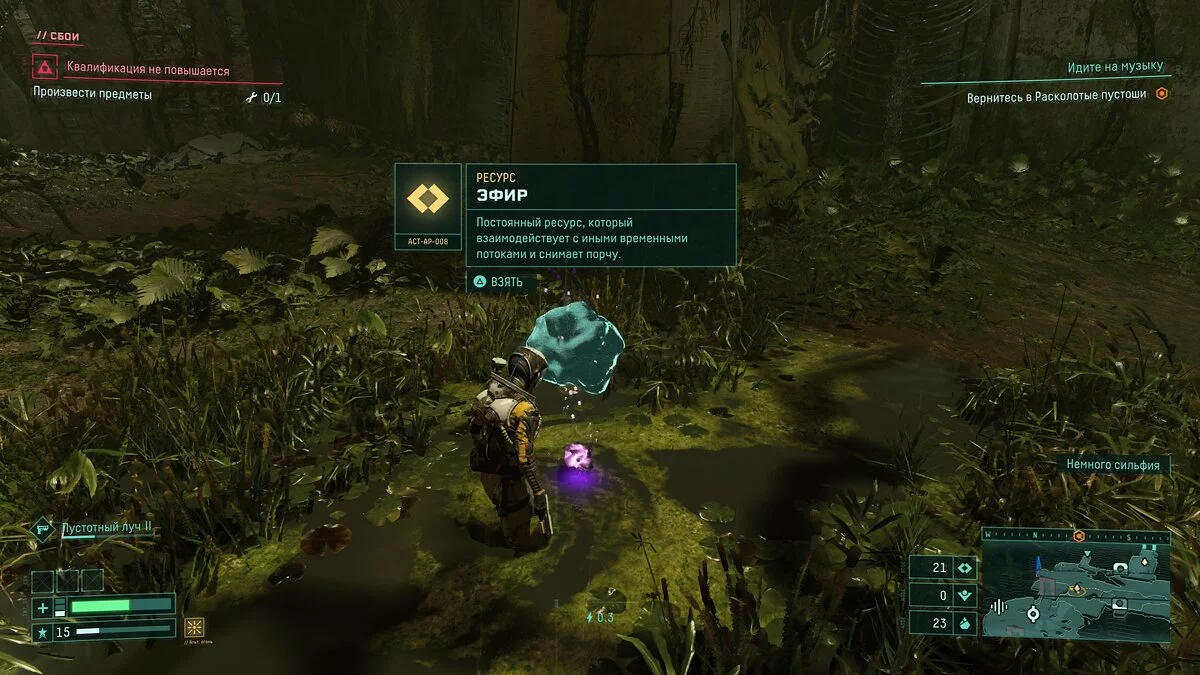Select the Вернитесь в Расколотые пустоши objective

coord(1056,96)
